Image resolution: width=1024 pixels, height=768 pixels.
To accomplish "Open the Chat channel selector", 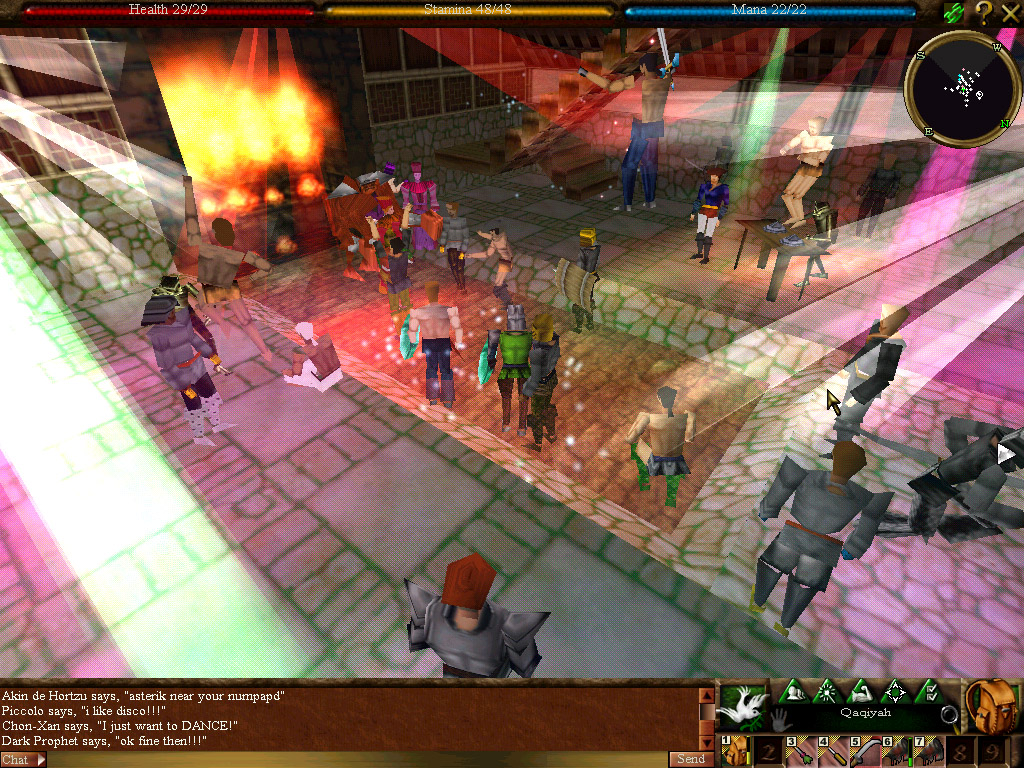I will click(23, 760).
